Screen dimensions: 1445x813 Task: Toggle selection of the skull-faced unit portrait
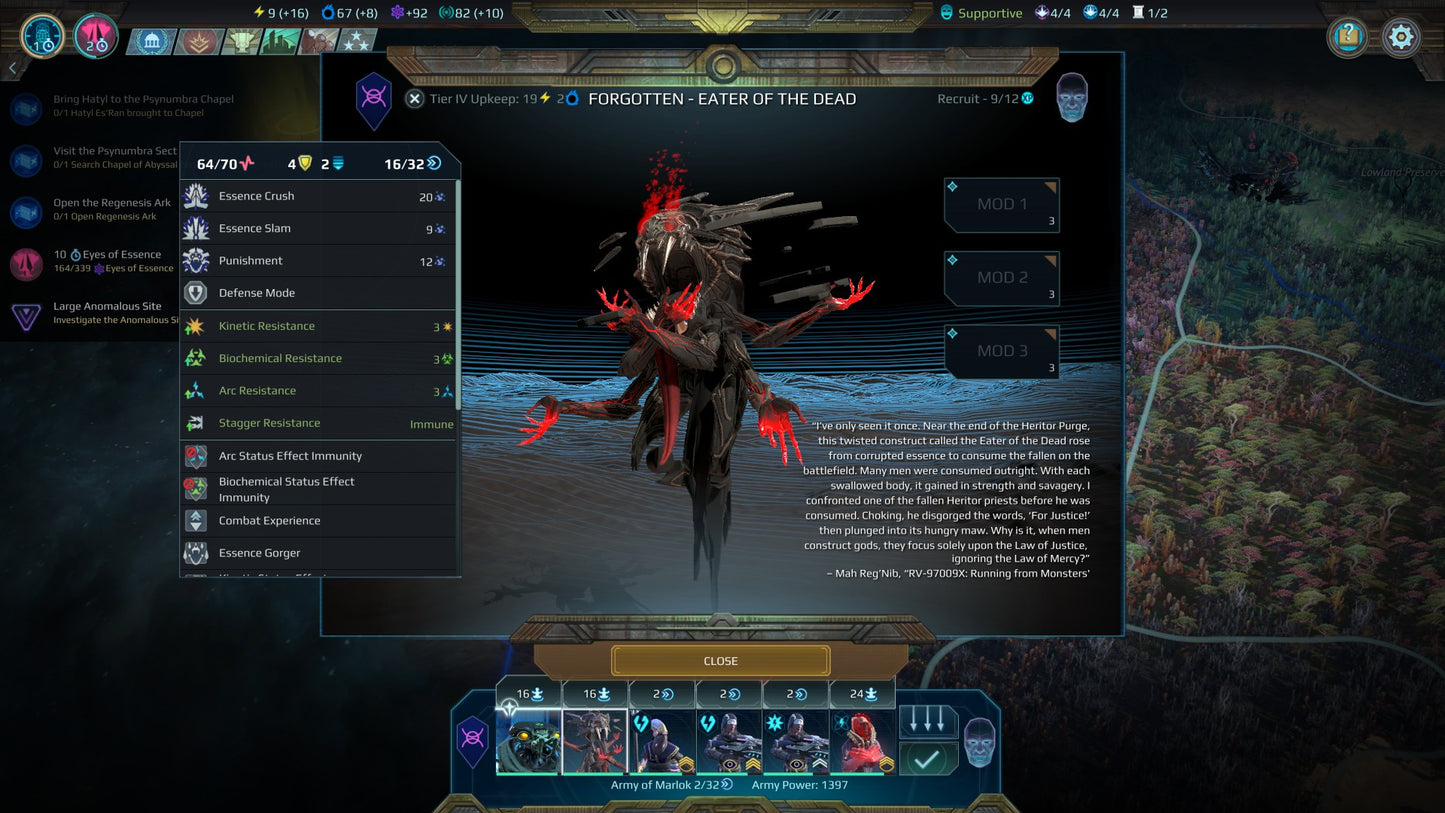(528, 742)
